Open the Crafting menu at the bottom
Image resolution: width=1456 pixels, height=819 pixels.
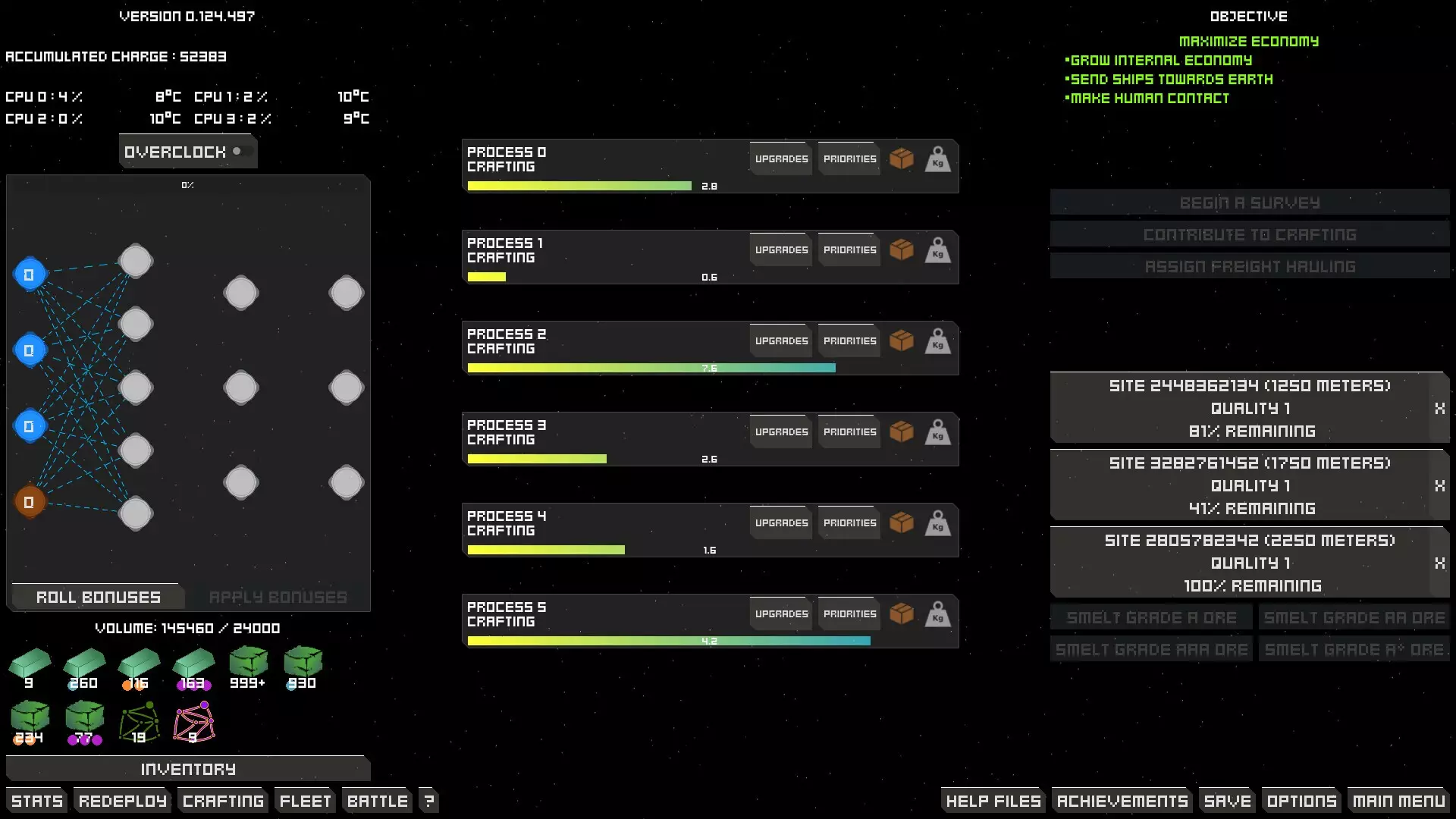coord(222,800)
